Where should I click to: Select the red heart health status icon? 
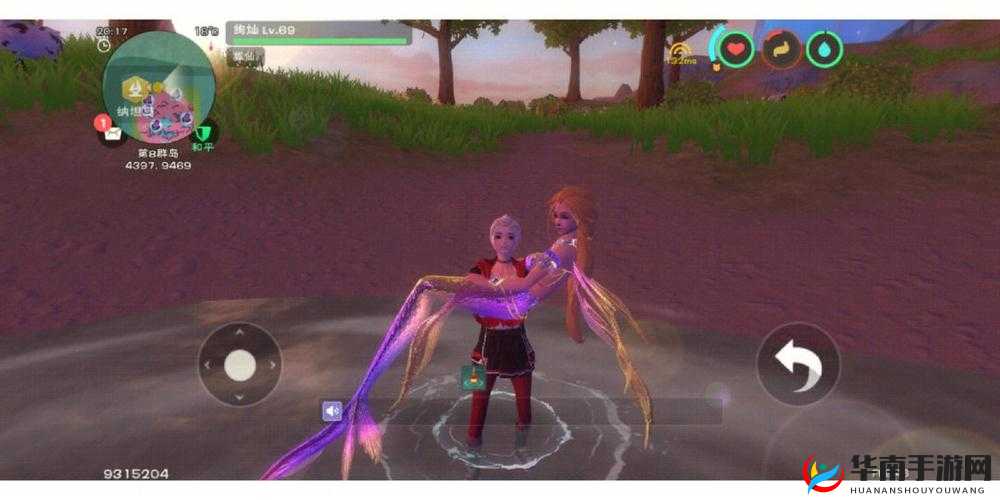[736, 48]
